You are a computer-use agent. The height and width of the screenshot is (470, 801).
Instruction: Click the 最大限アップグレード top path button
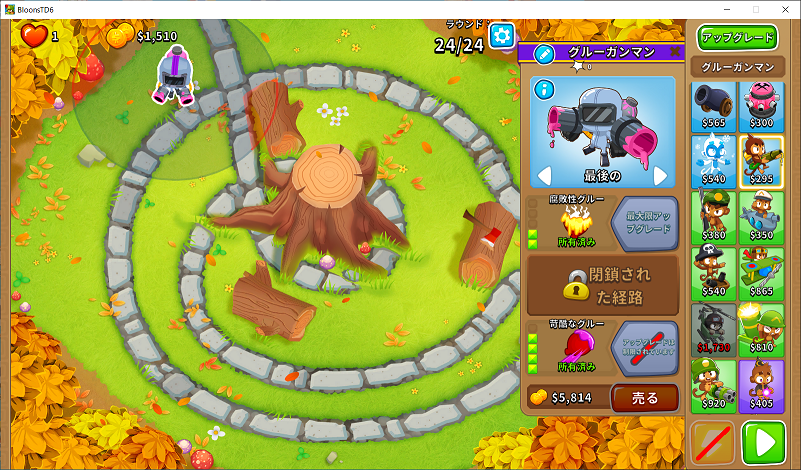point(644,222)
